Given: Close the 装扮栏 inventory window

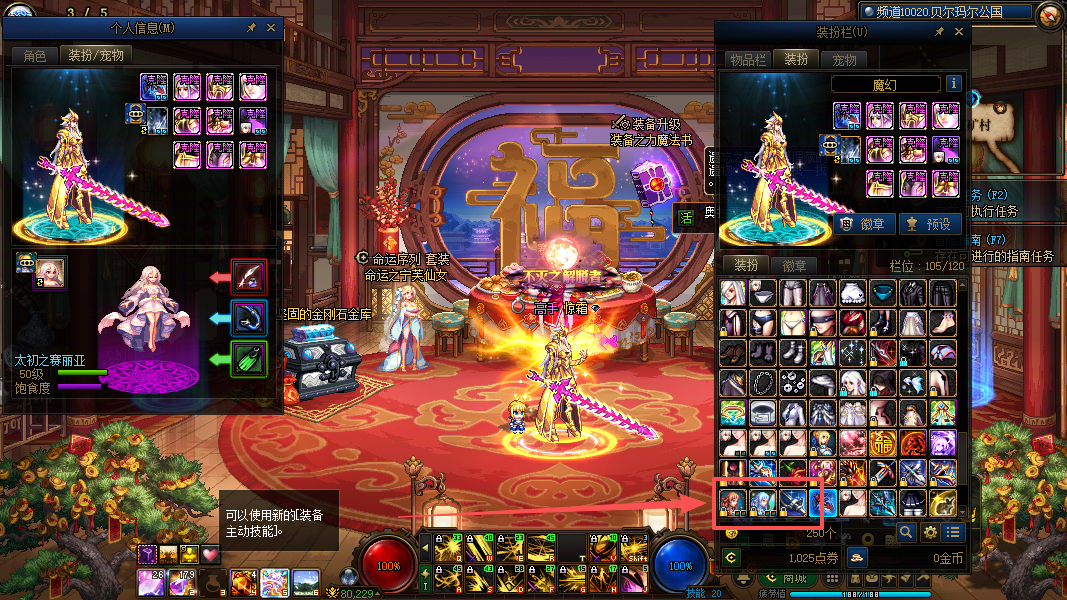Looking at the screenshot, I should (x=957, y=32).
